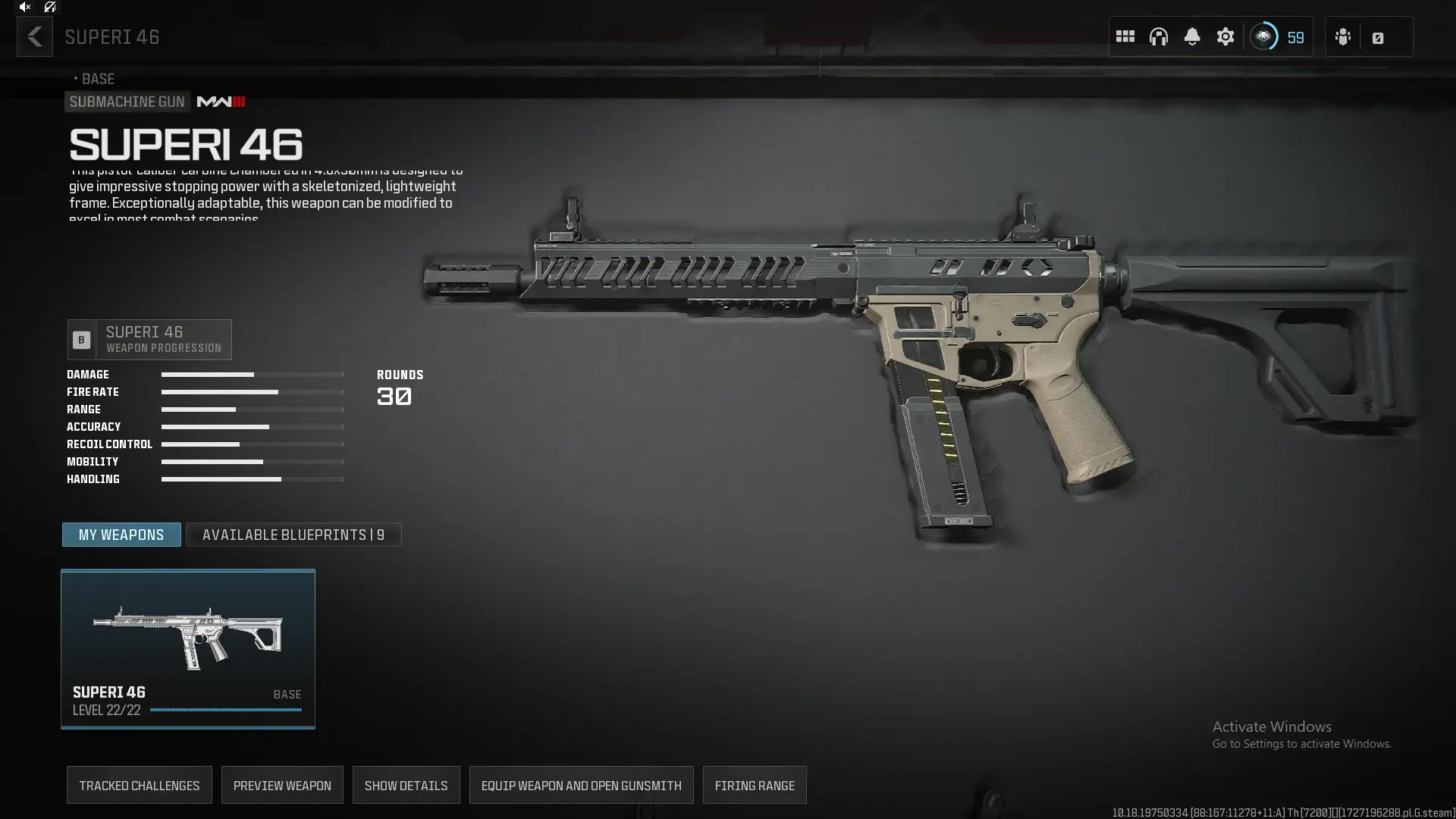Click the battery status icon top right
1456x819 pixels.
pos(1379,36)
